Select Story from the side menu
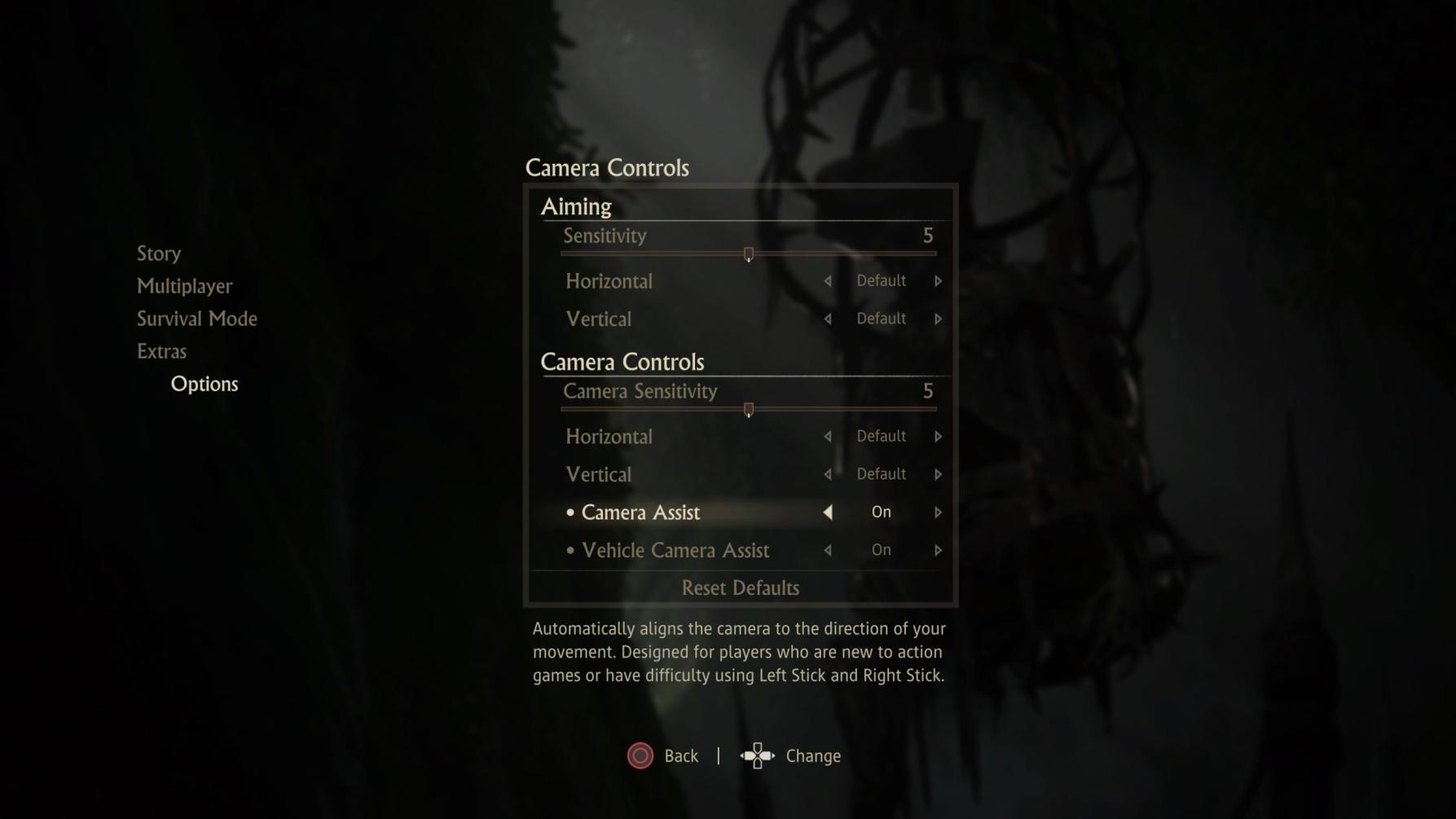Image resolution: width=1456 pixels, height=819 pixels. pyautogui.click(x=158, y=253)
